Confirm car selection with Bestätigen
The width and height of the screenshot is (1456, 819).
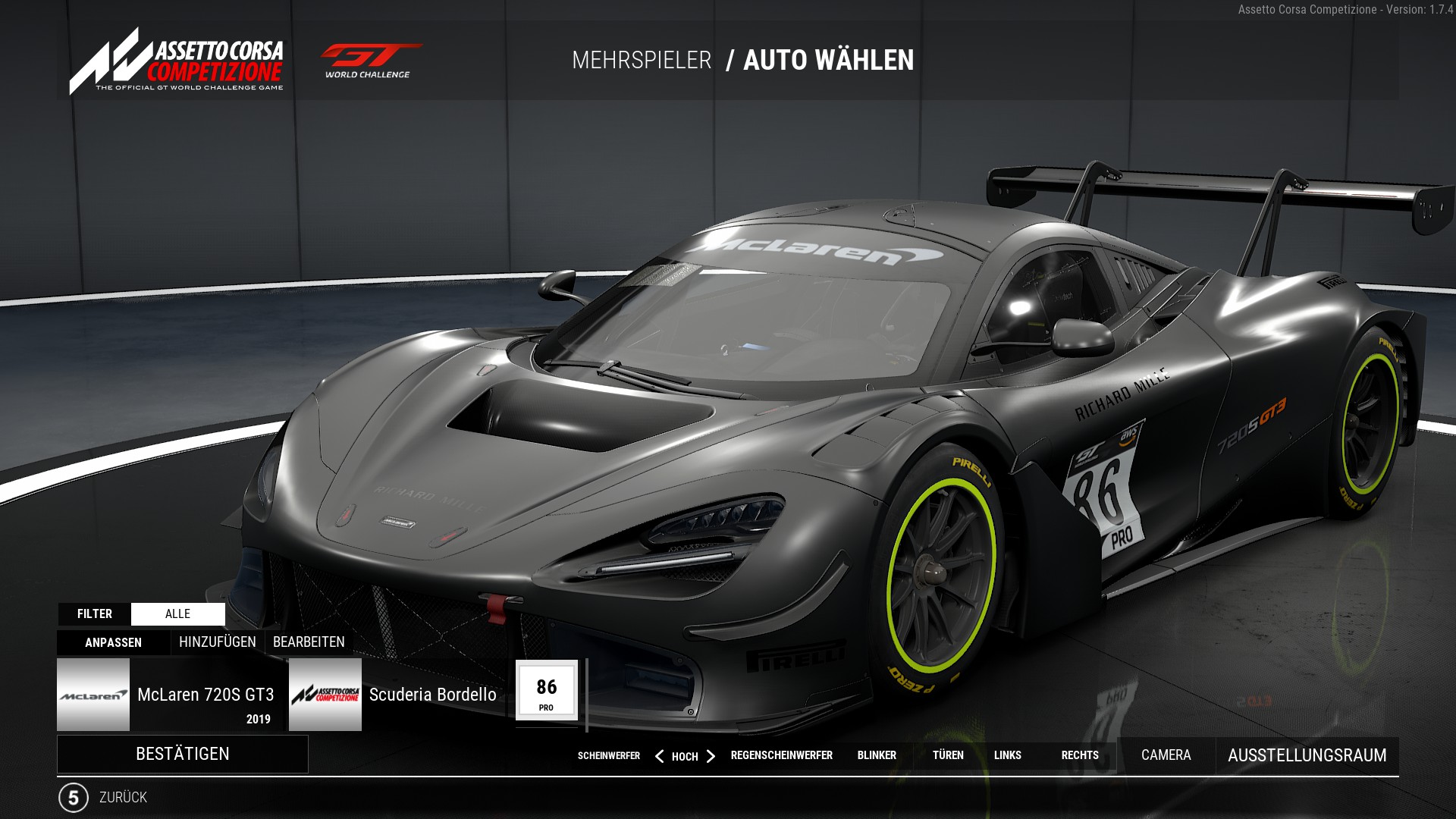tap(182, 754)
